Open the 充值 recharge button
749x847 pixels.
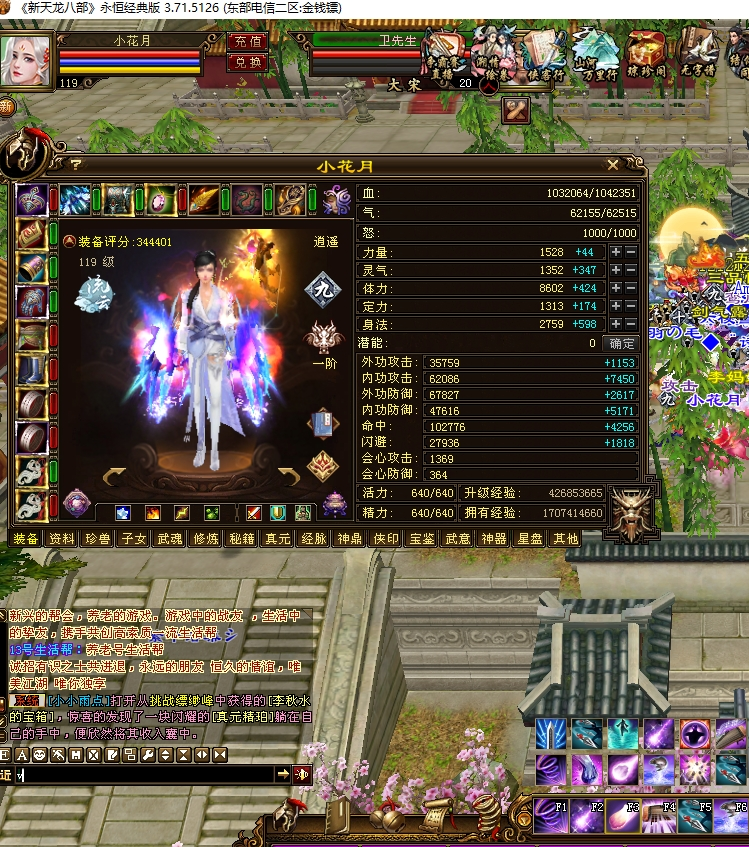tap(247, 42)
